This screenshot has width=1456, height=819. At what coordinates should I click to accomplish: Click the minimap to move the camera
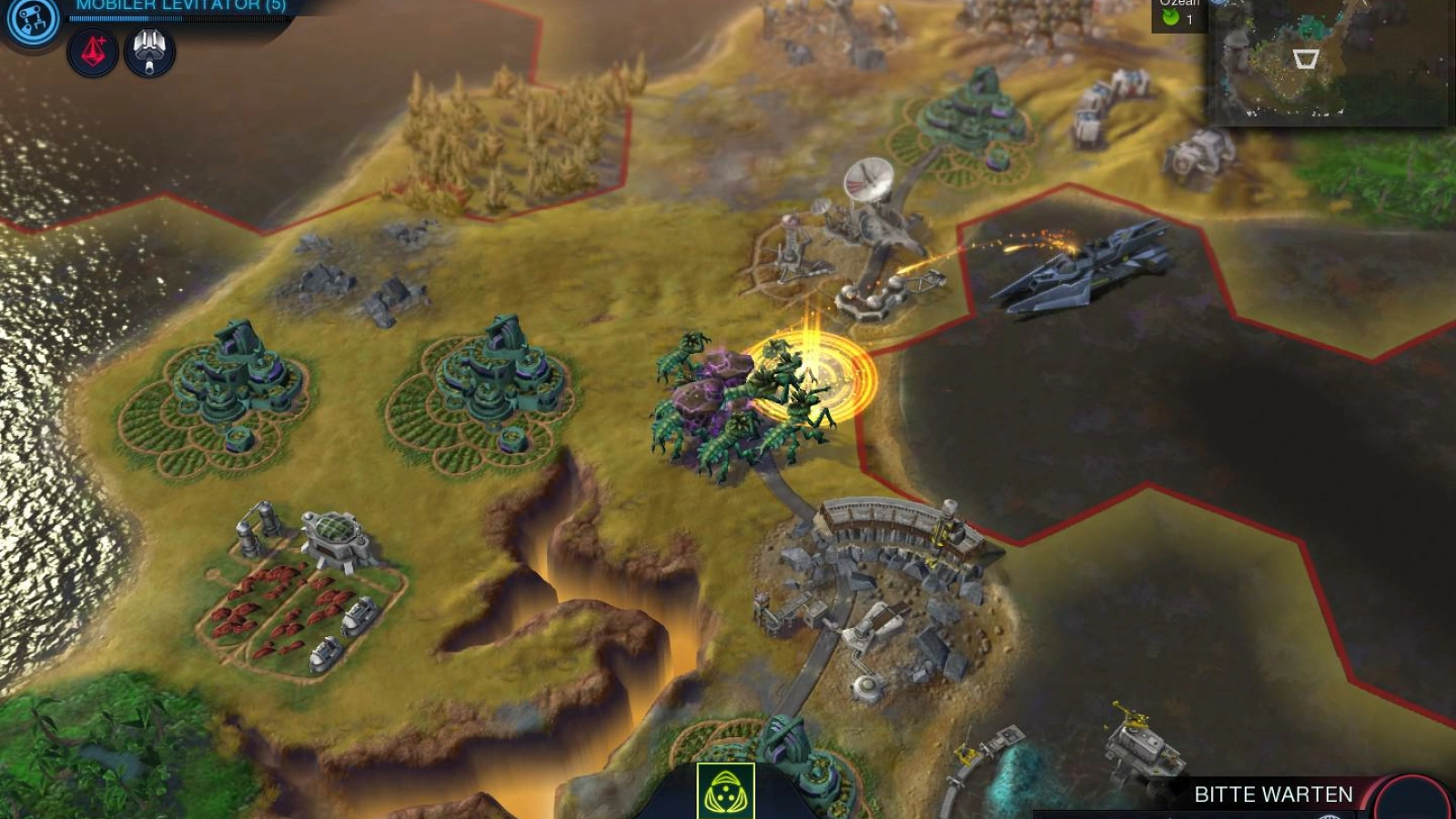coord(1327,62)
